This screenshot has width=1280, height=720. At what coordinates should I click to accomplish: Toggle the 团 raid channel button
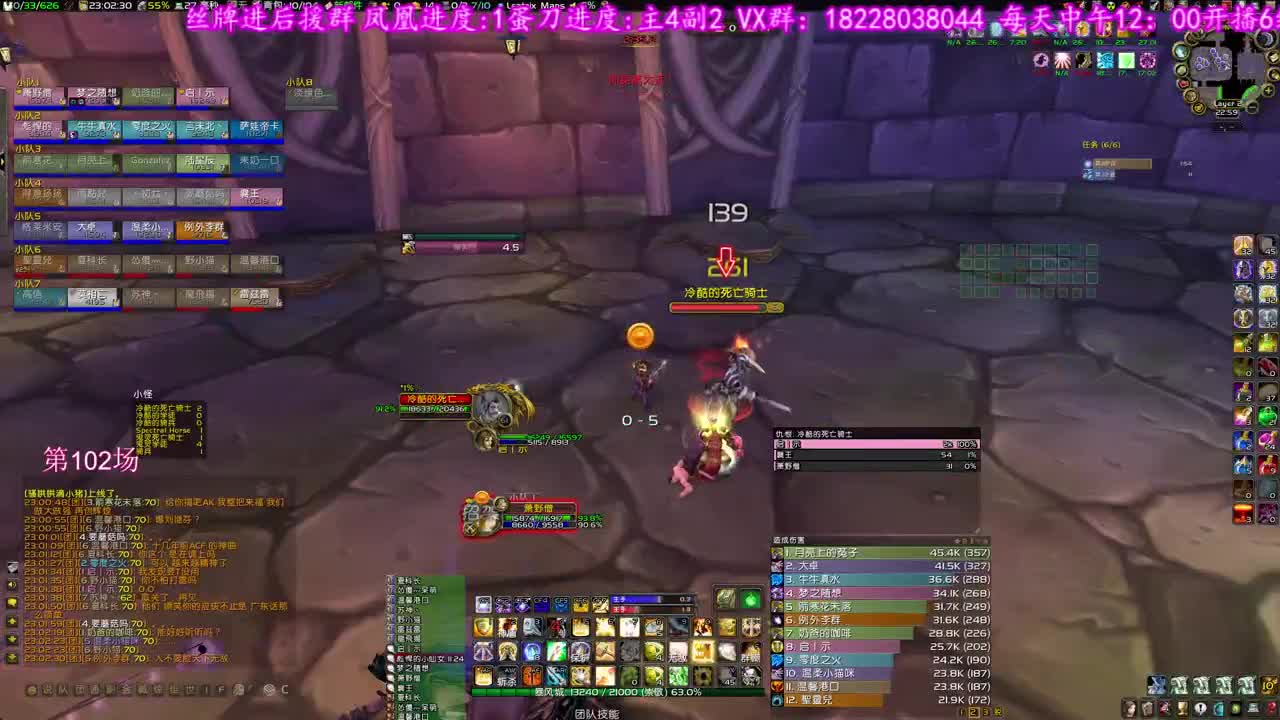tap(79, 690)
